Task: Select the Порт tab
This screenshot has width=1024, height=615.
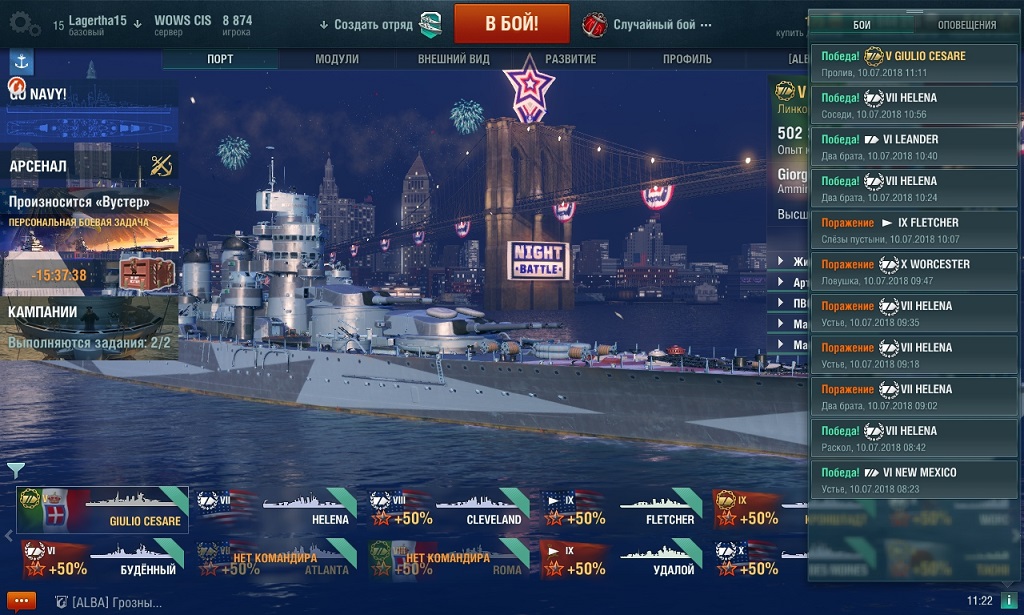Action: pyautogui.click(x=220, y=59)
